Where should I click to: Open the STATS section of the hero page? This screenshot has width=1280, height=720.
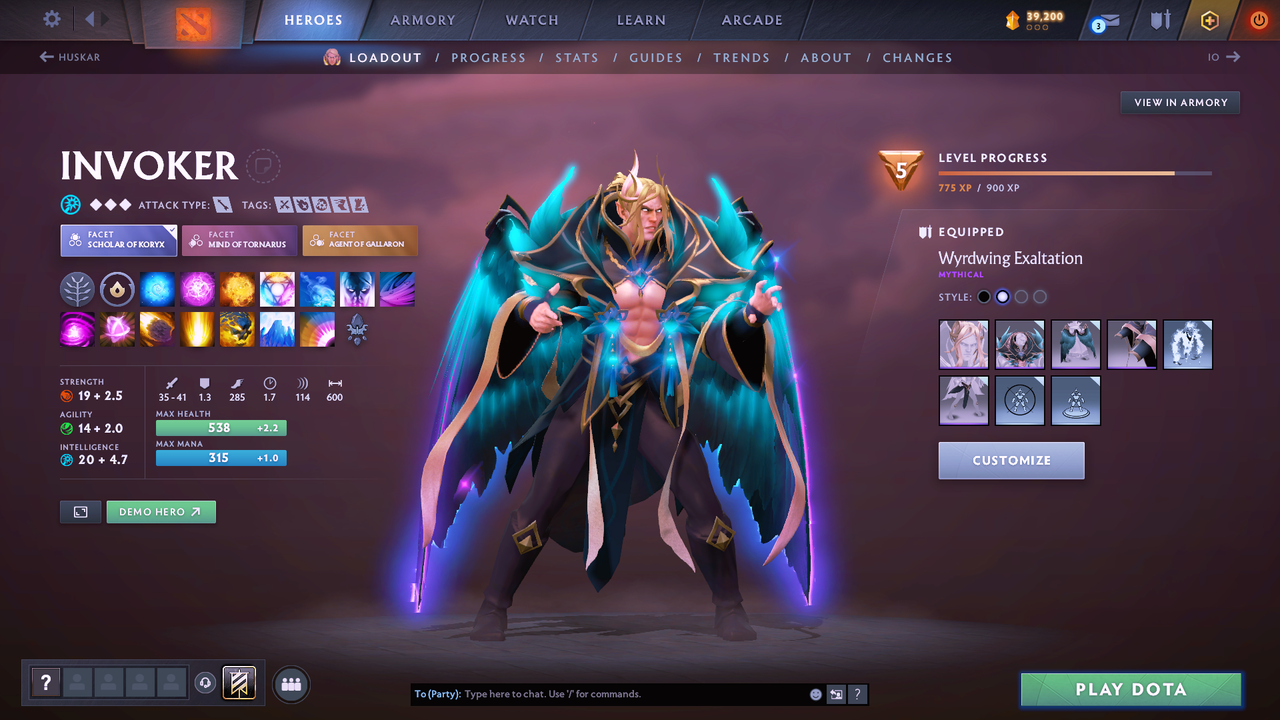(577, 57)
